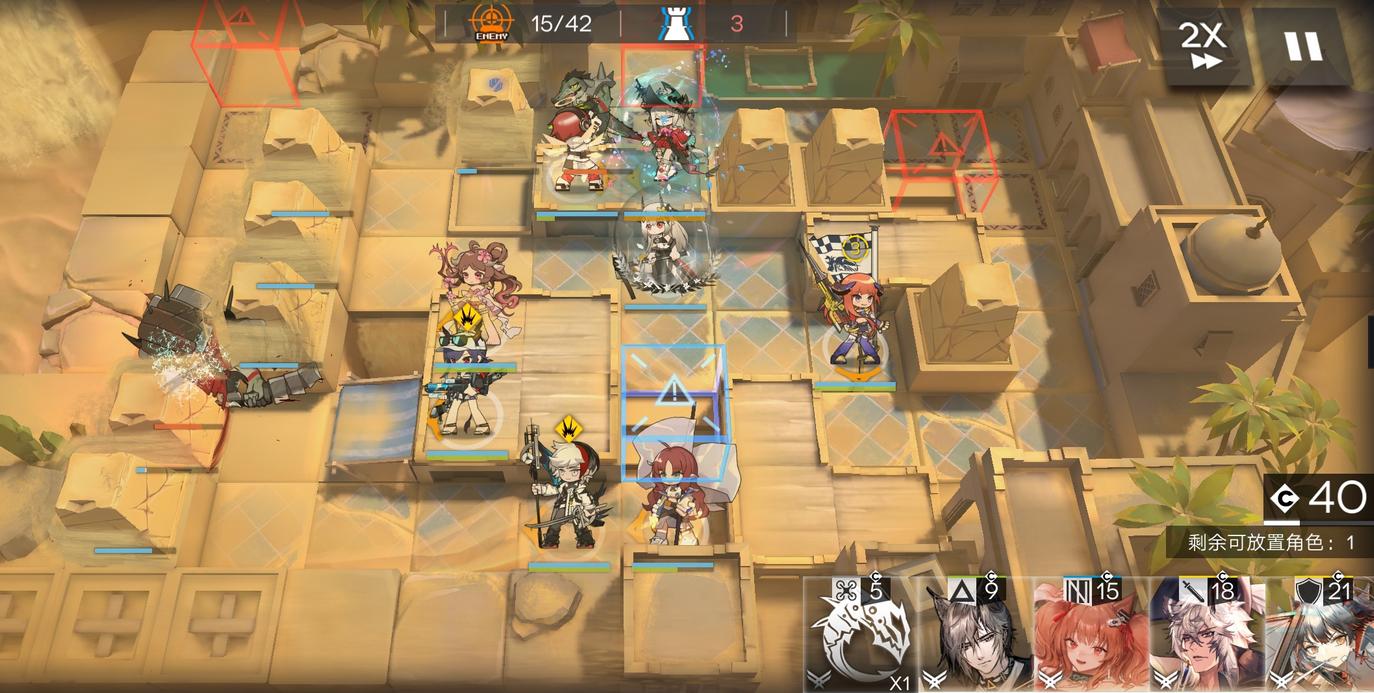The height and width of the screenshot is (693, 1374).
Task: Activate the skill-ready operator wearing sunglasses
Action: 466,385
